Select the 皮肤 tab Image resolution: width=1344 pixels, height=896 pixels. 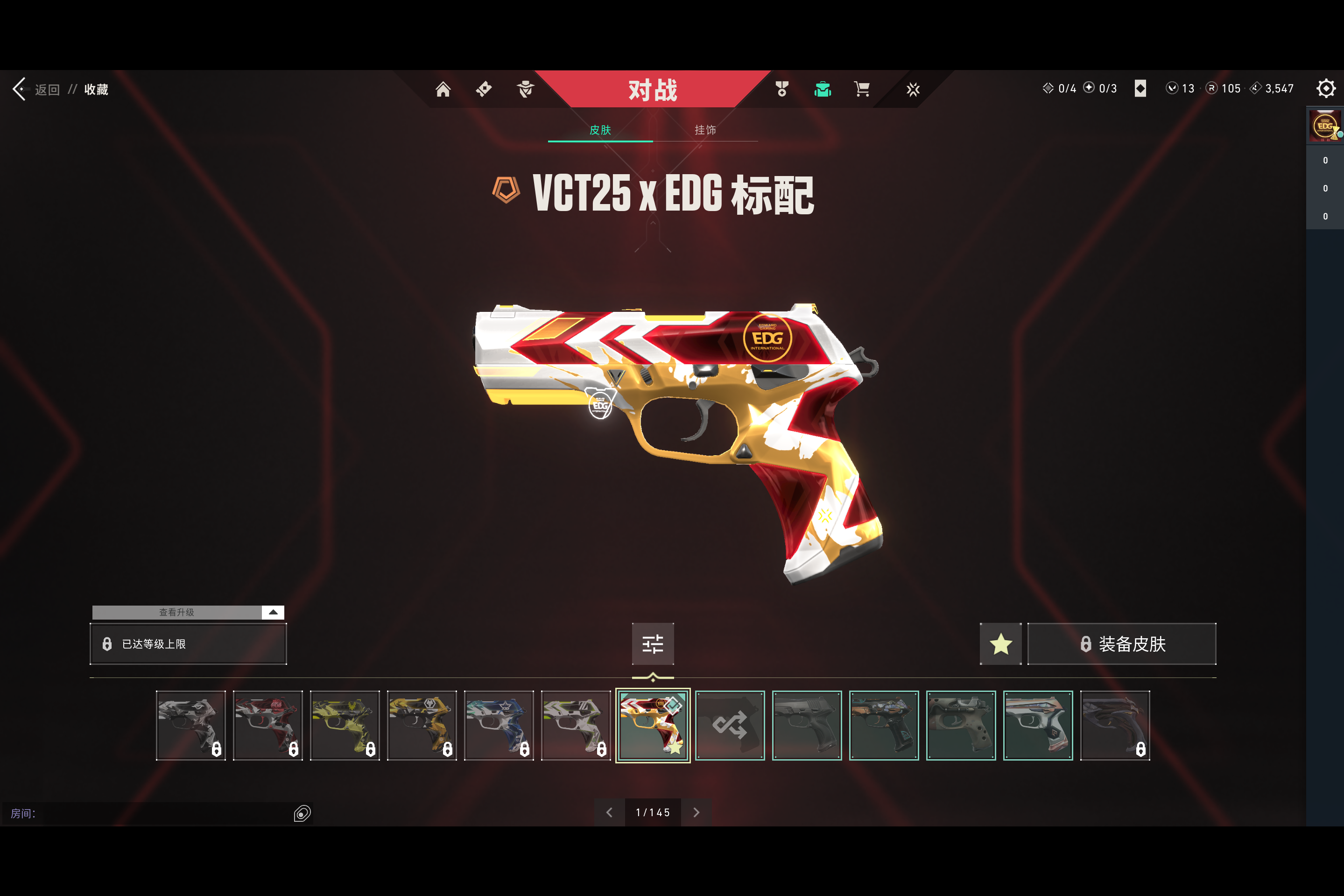[600, 130]
